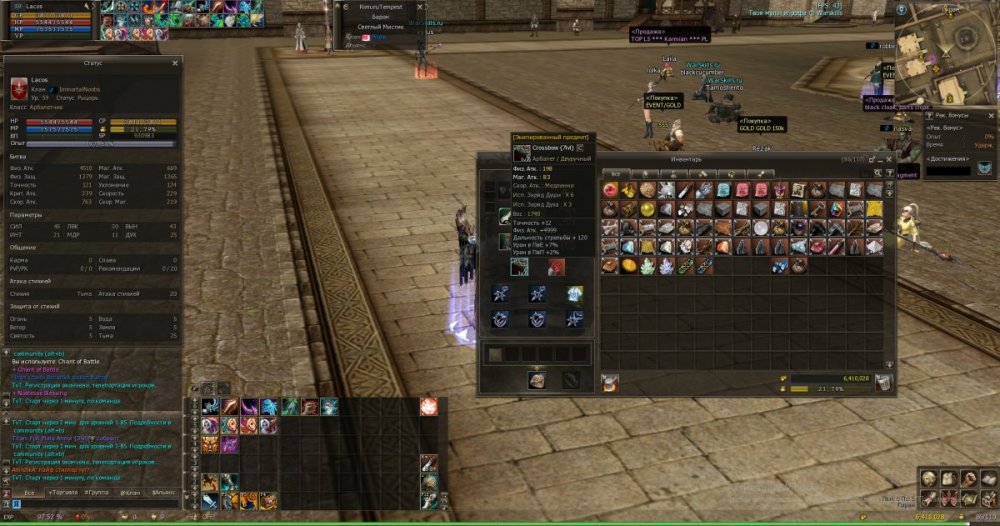Select the equipped crossbow slot
Image resolution: width=1000 pixels, height=526 pixels.
tap(520, 267)
